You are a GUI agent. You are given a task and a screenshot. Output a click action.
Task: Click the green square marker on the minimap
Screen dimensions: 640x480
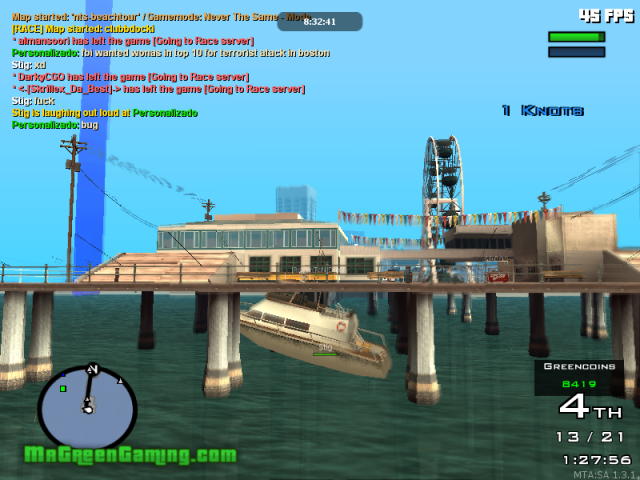(63, 388)
